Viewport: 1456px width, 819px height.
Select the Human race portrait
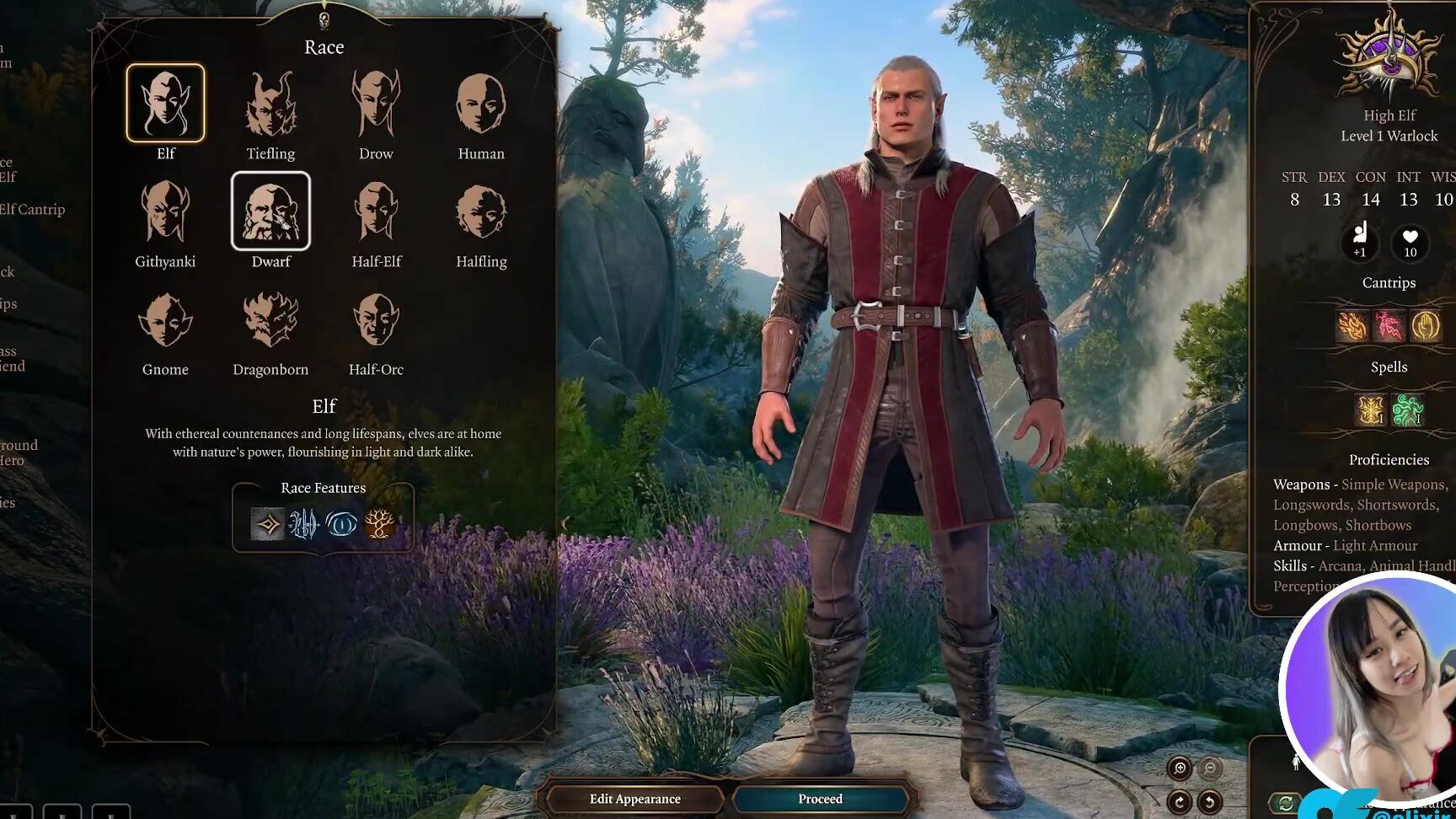(480, 103)
